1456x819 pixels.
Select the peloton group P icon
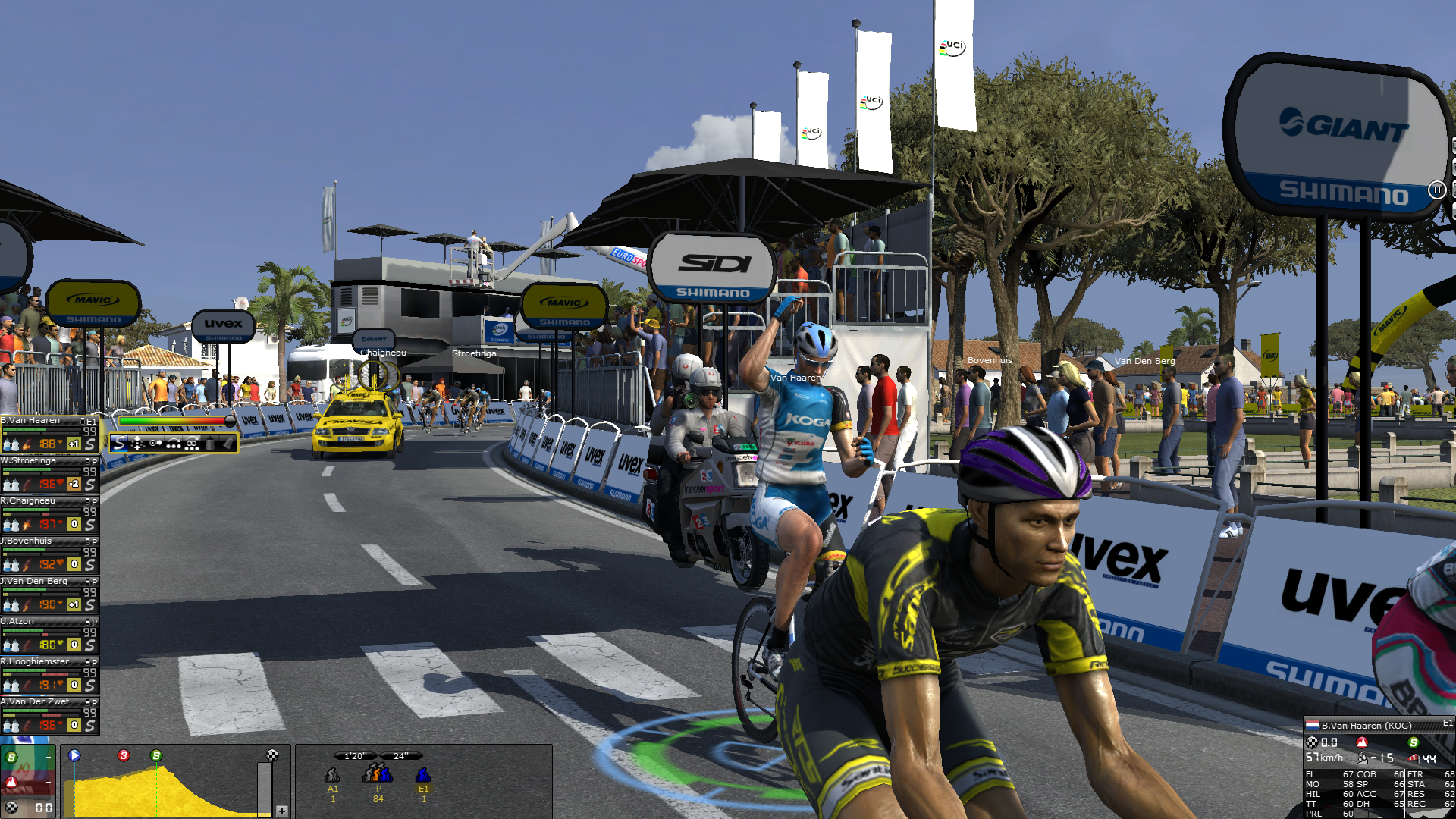(x=378, y=773)
